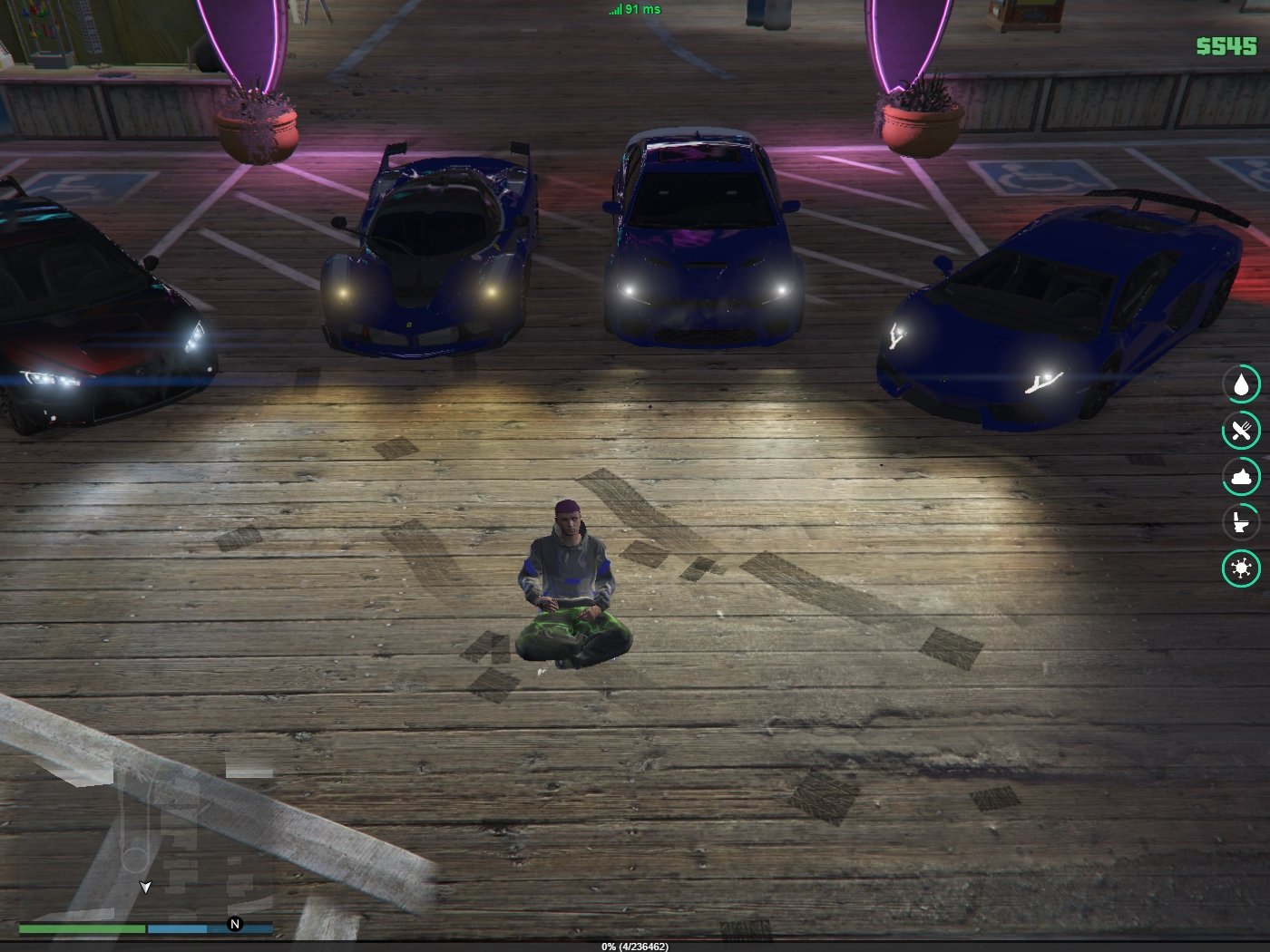Click the poop status icon
Image resolution: width=1270 pixels, height=952 pixels.
(x=1241, y=476)
